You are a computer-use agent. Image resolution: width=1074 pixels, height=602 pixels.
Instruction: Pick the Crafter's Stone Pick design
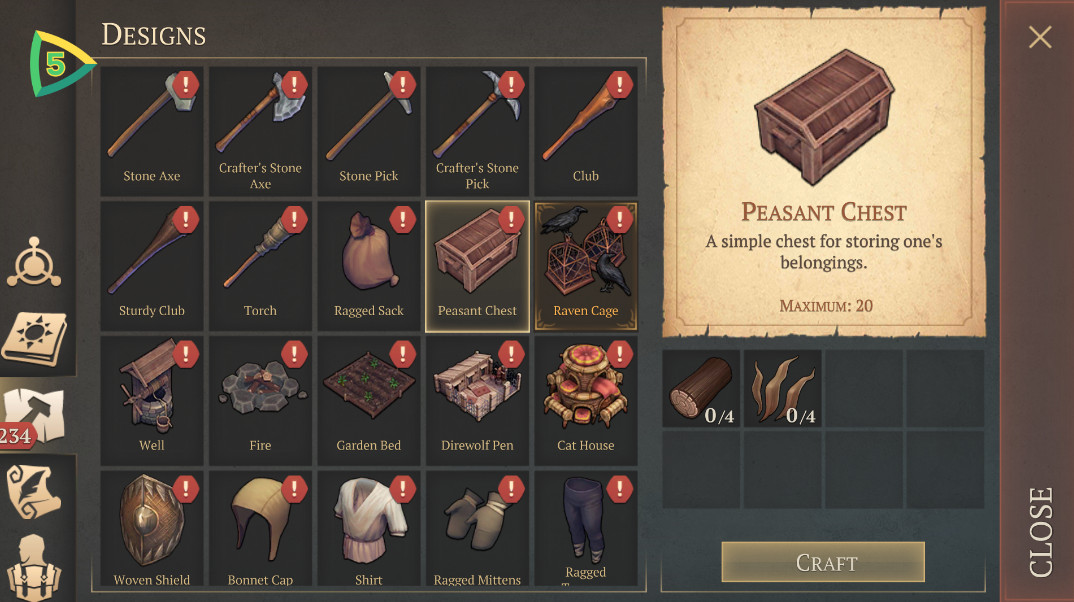click(x=477, y=131)
